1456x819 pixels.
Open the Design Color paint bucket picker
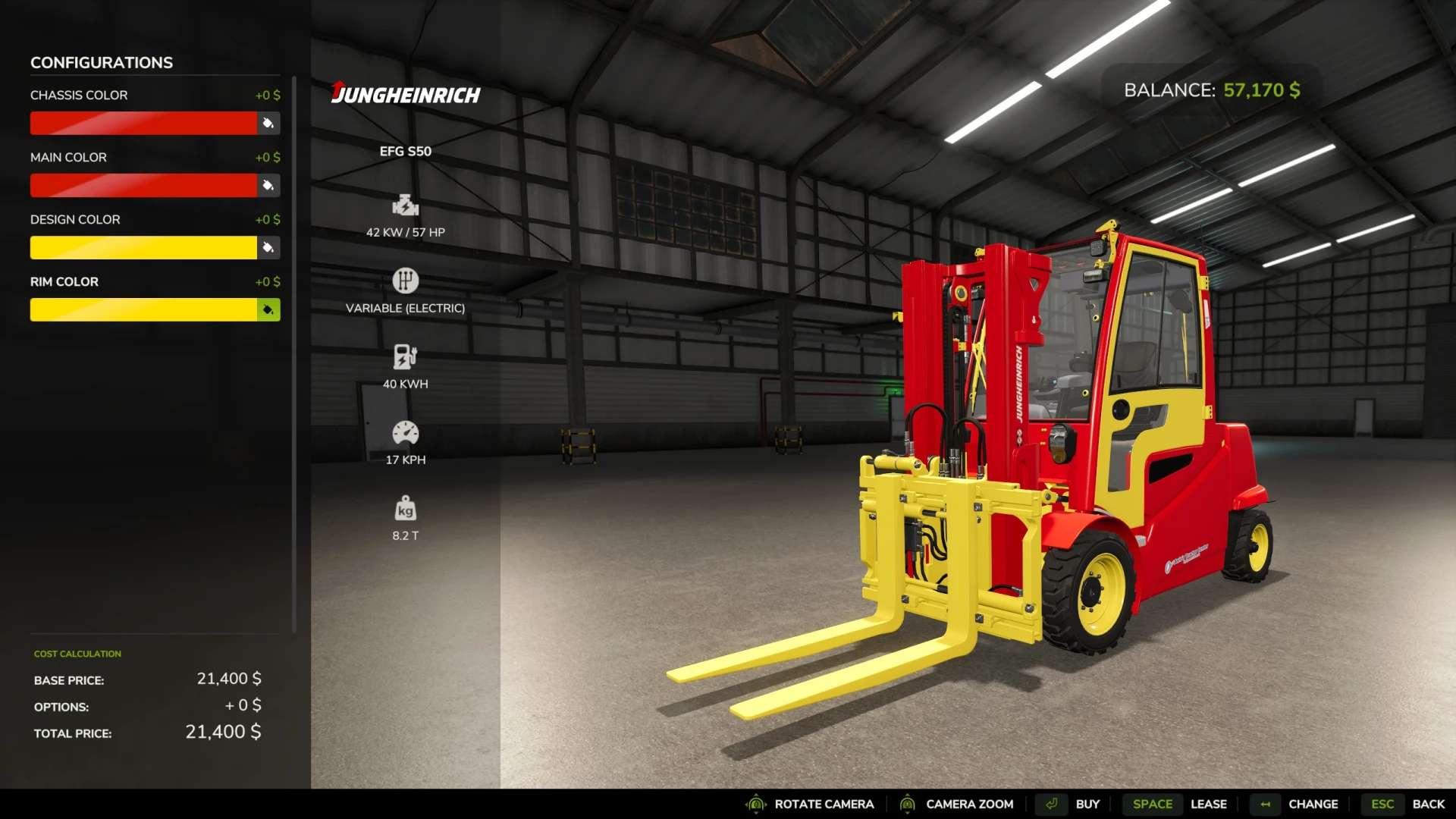point(268,247)
